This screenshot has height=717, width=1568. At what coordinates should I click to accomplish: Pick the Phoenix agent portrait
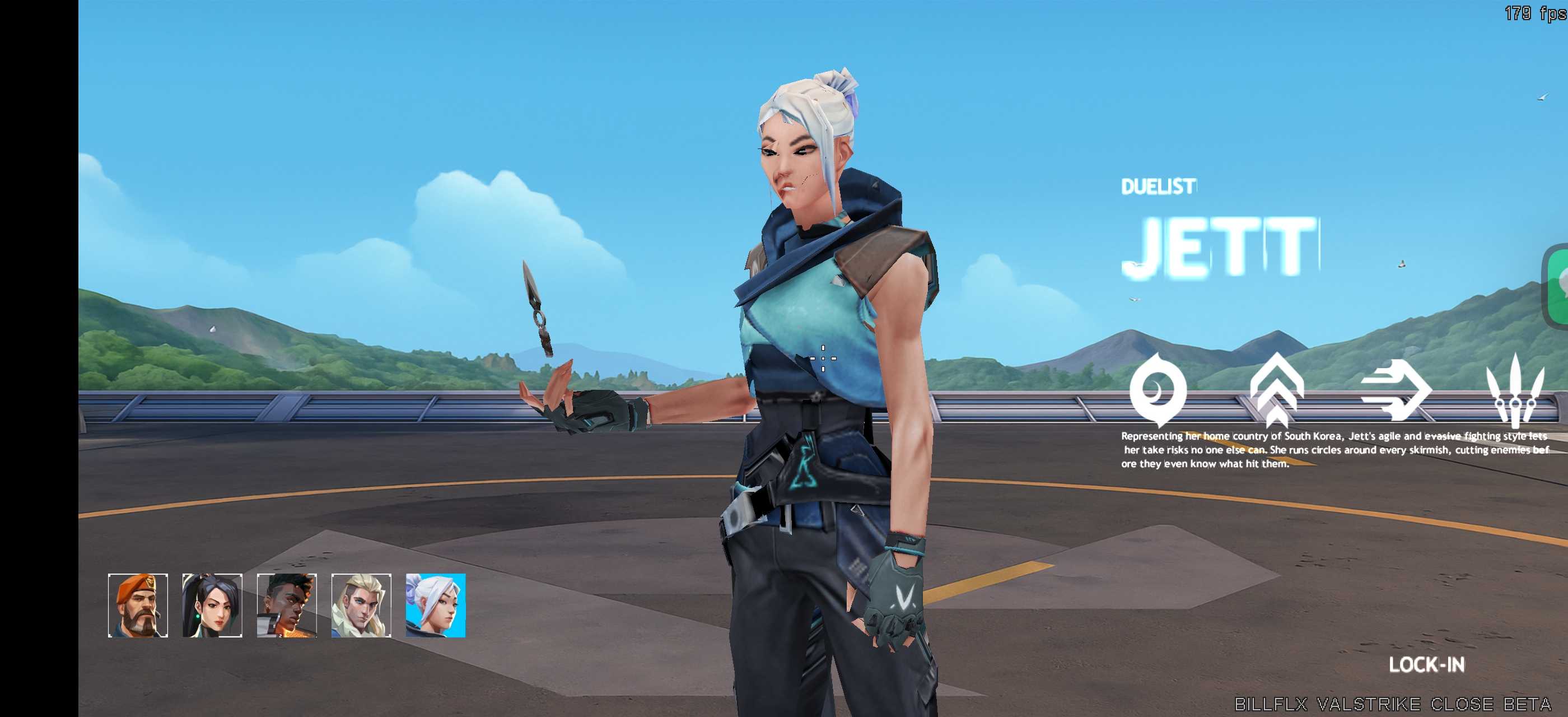287,605
